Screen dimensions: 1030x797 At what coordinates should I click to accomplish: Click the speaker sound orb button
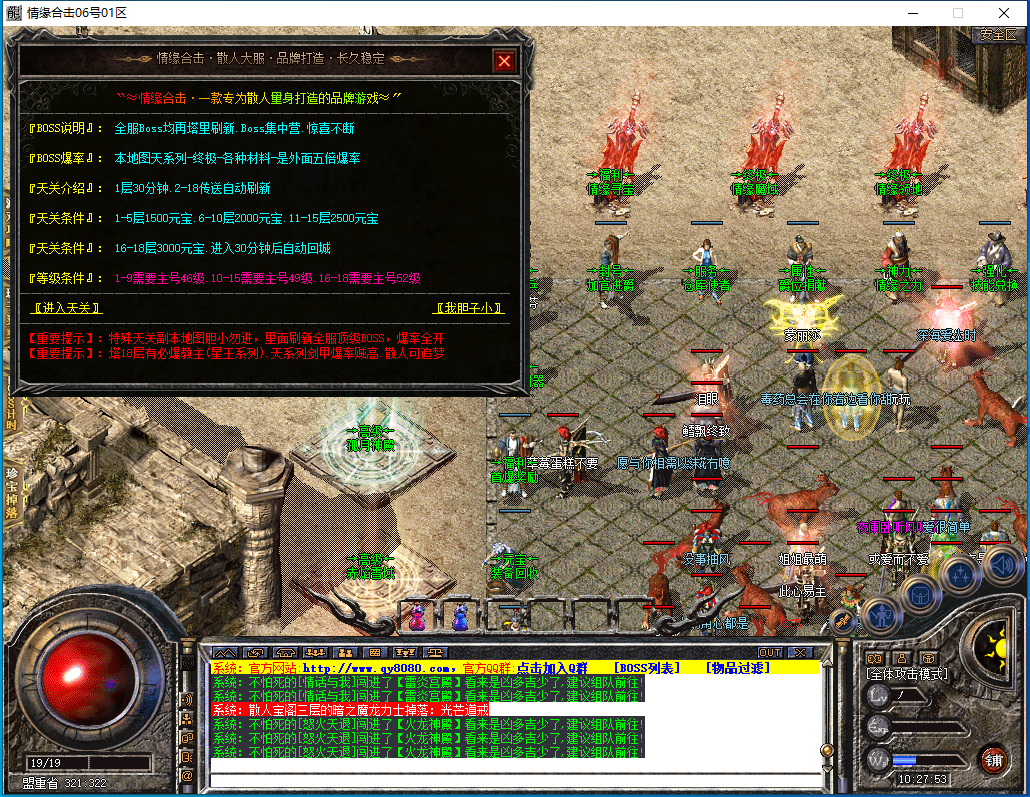click(x=1003, y=566)
